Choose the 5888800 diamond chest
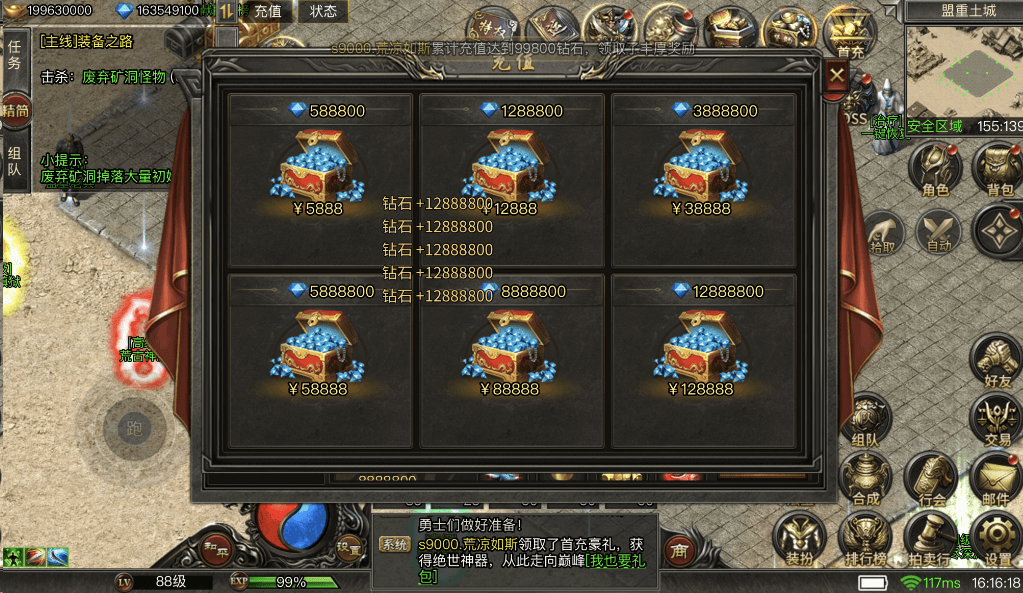The image size is (1023, 593). 320,352
